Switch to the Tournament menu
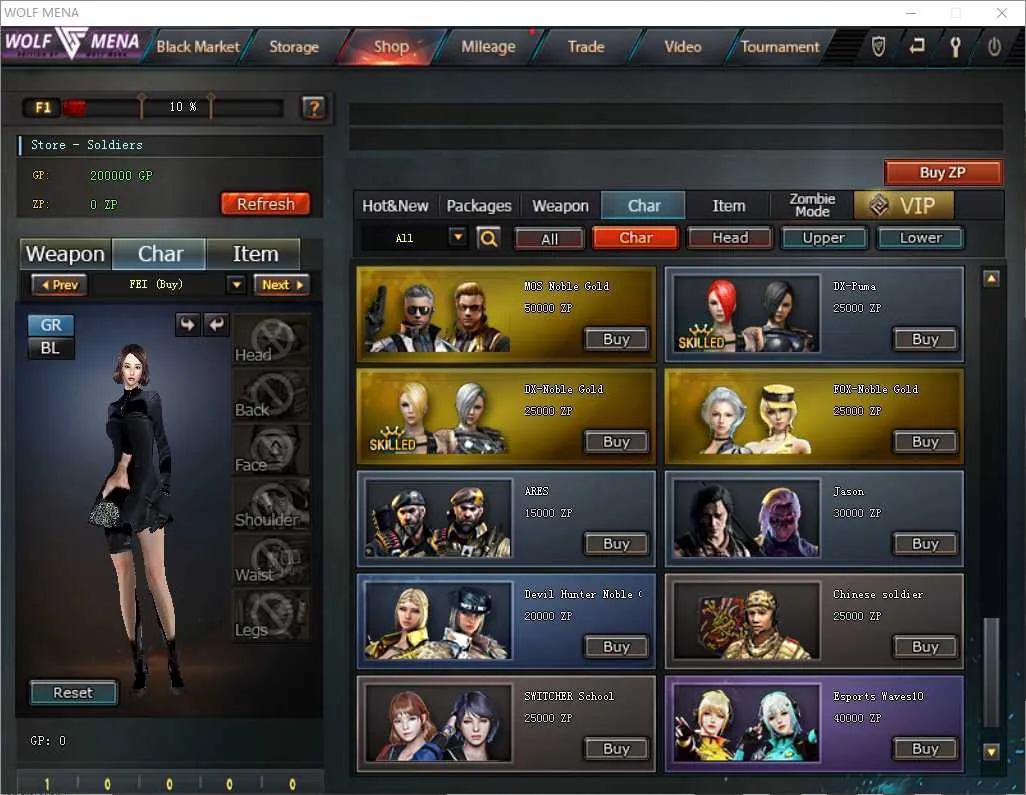The width and height of the screenshot is (1026, 795). tap(780, 46)
